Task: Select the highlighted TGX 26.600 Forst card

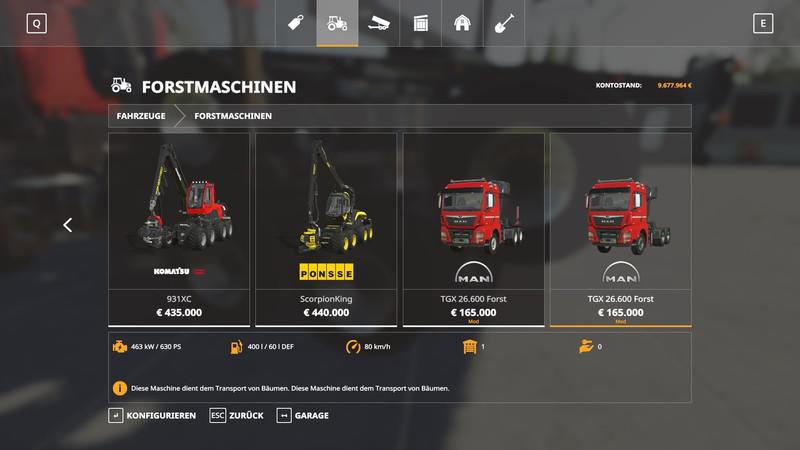Action: click(x=620, y=229)
